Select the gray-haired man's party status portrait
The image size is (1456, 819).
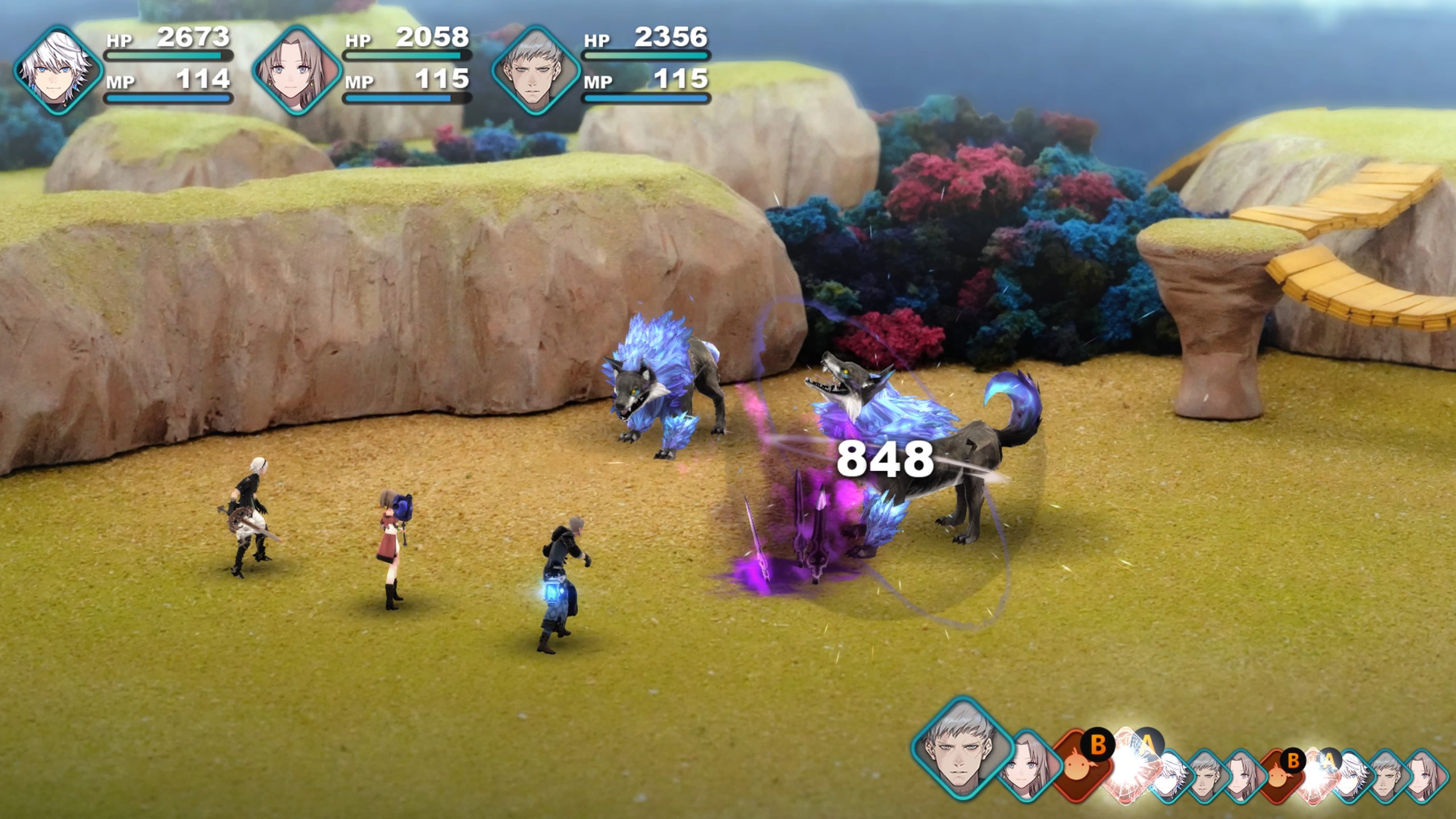pos(536,71)
